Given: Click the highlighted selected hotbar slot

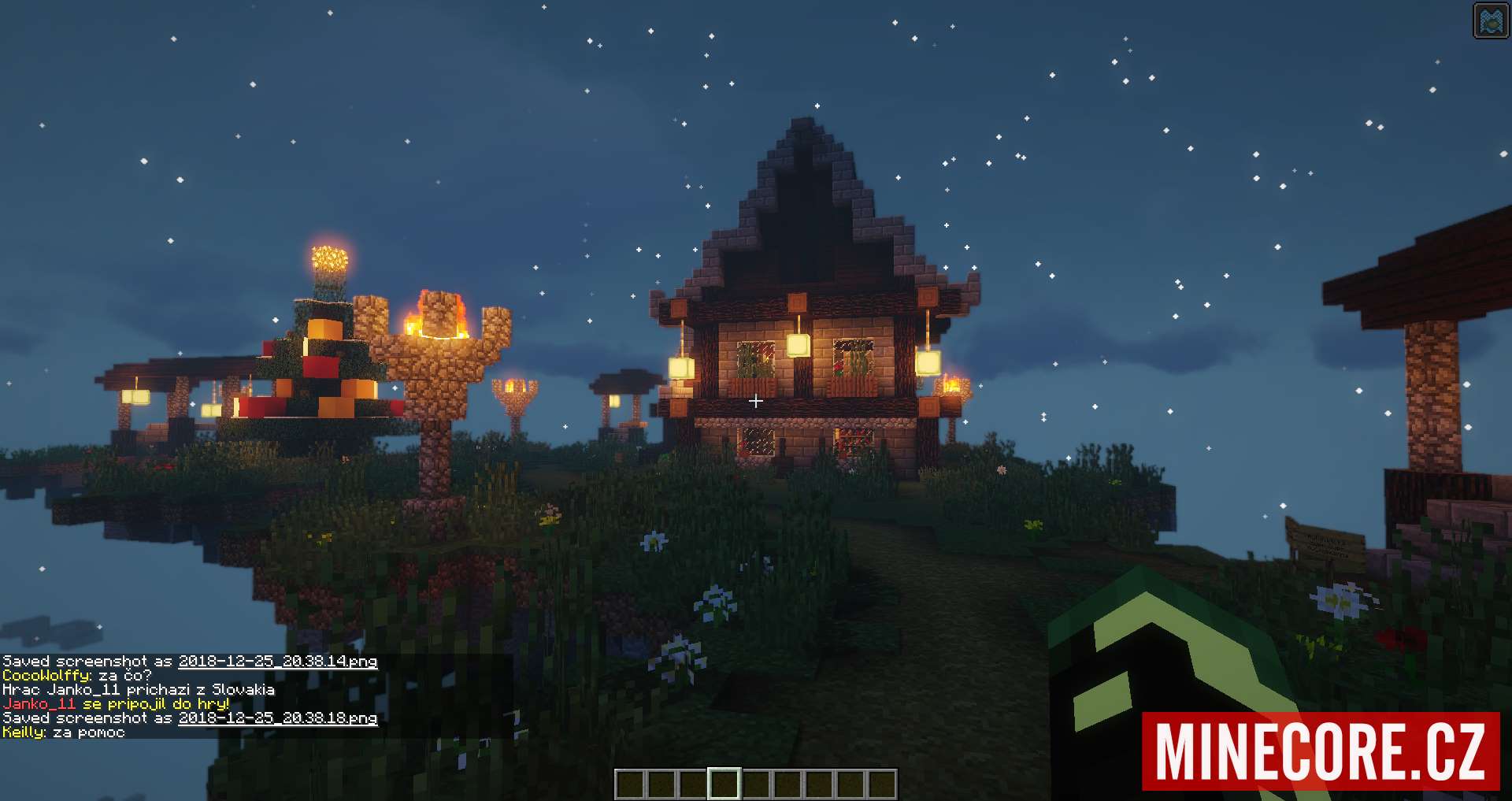Looking at the screenshot, I should [724, 784].
